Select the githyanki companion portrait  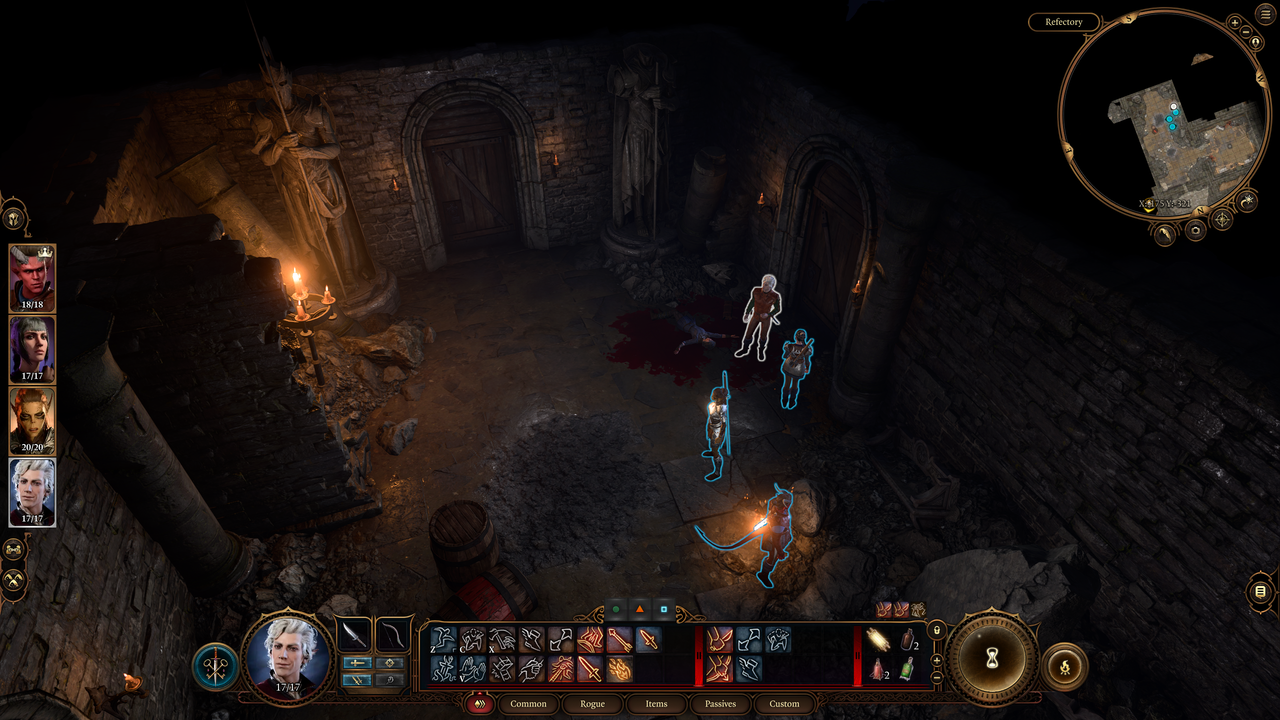click(x=32, y=420)
